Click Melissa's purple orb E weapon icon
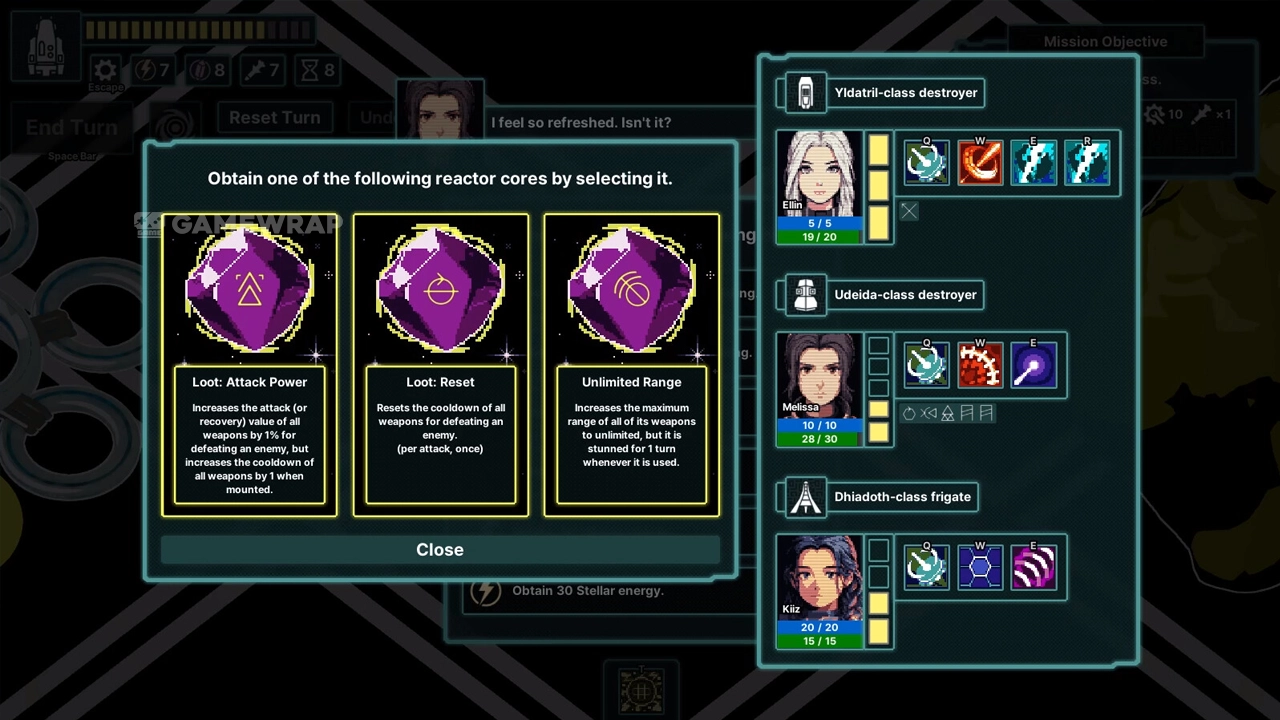The width and height of the screenshot is (1280, 720). 1033,365
